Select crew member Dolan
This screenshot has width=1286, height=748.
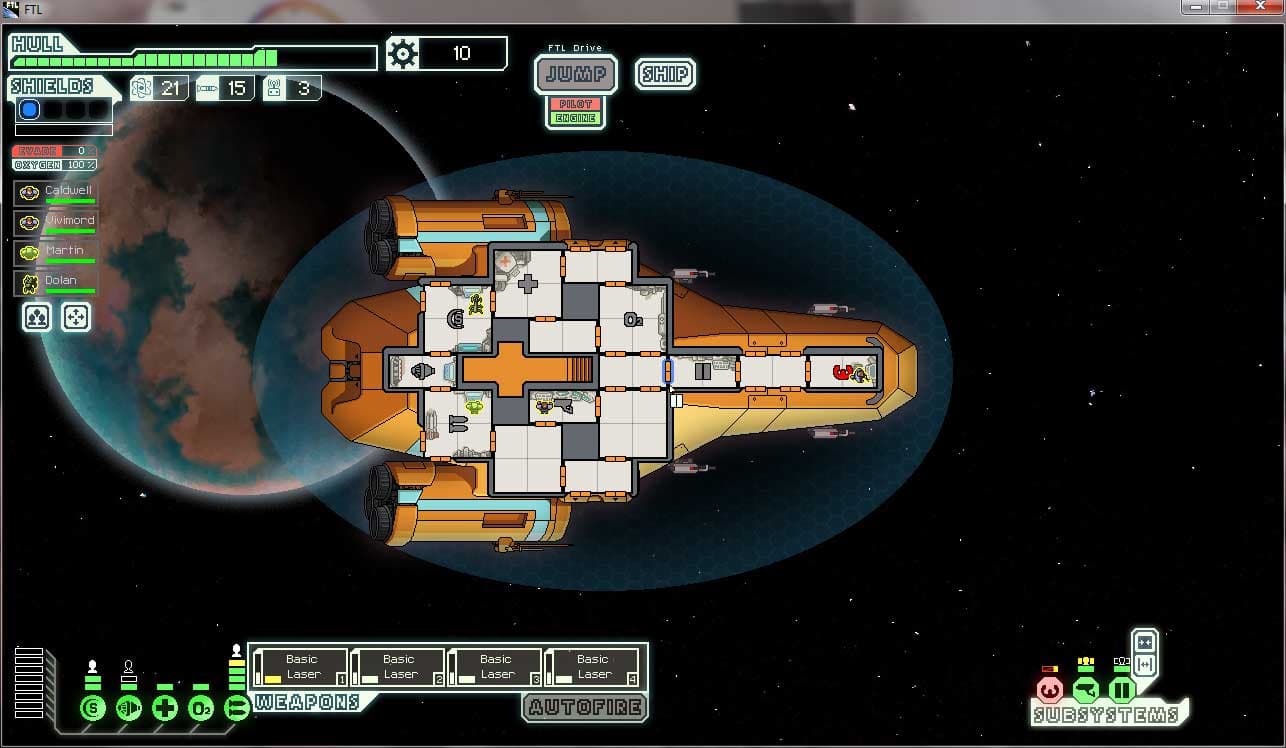56,283
